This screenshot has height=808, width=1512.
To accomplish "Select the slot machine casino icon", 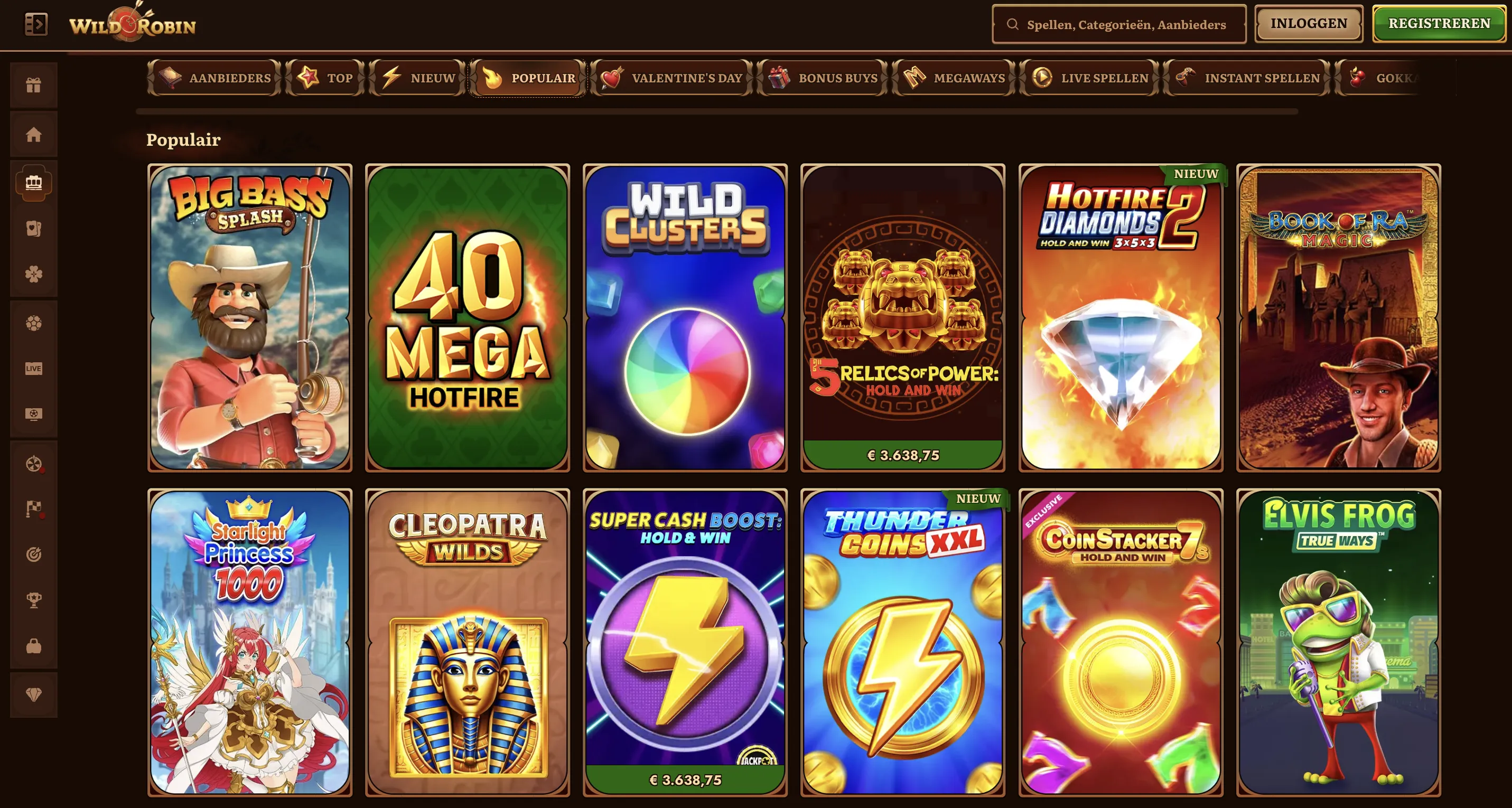I will (x=34, y=183).
